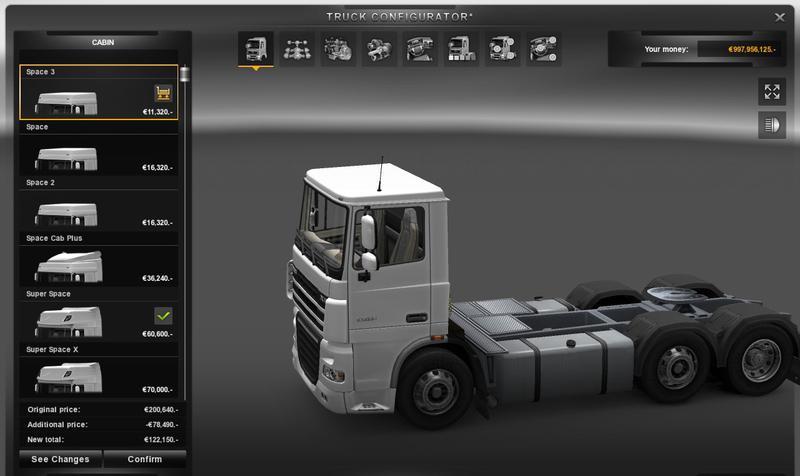Toggle the truck headlights button

pyautogui.click(x=771, y=125)
